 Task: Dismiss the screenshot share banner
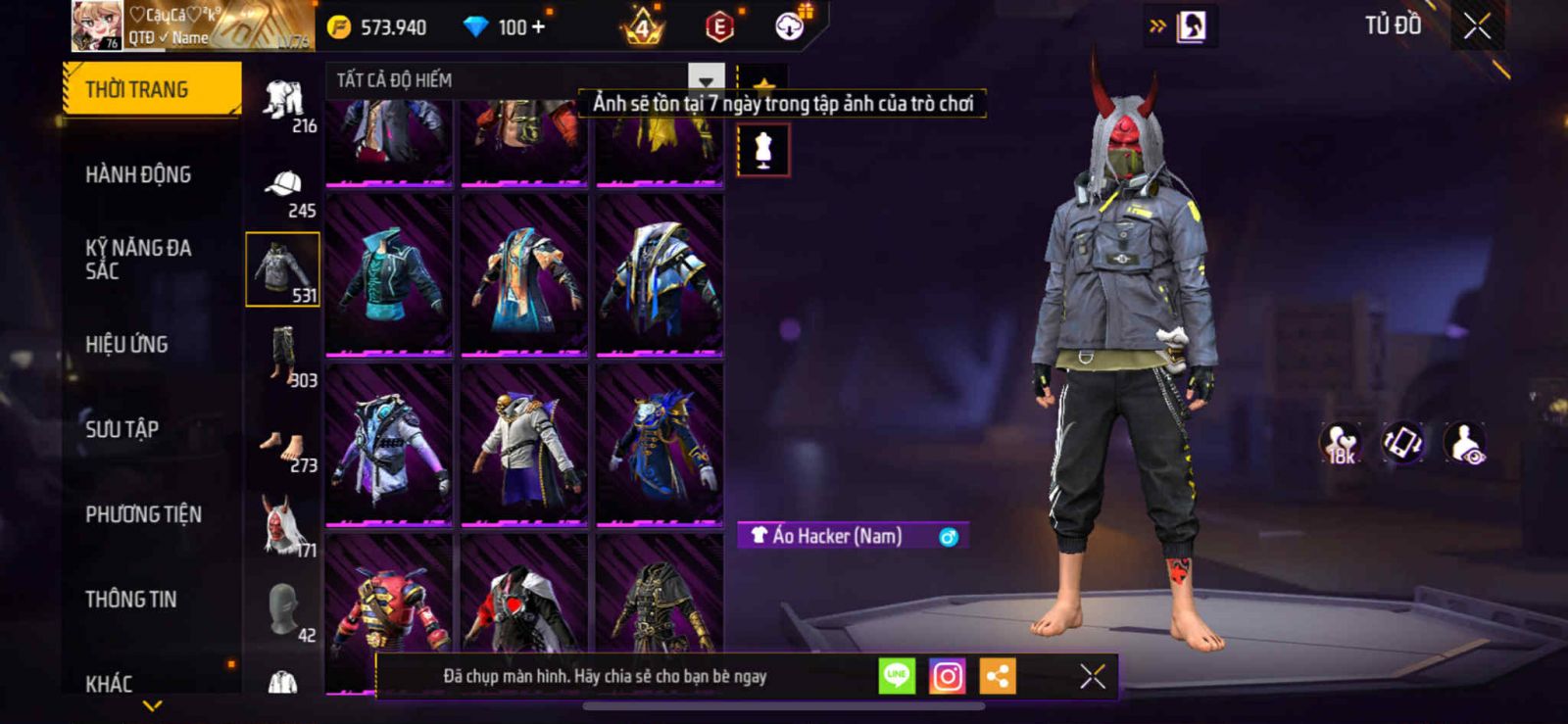(x=1093, y=676)
